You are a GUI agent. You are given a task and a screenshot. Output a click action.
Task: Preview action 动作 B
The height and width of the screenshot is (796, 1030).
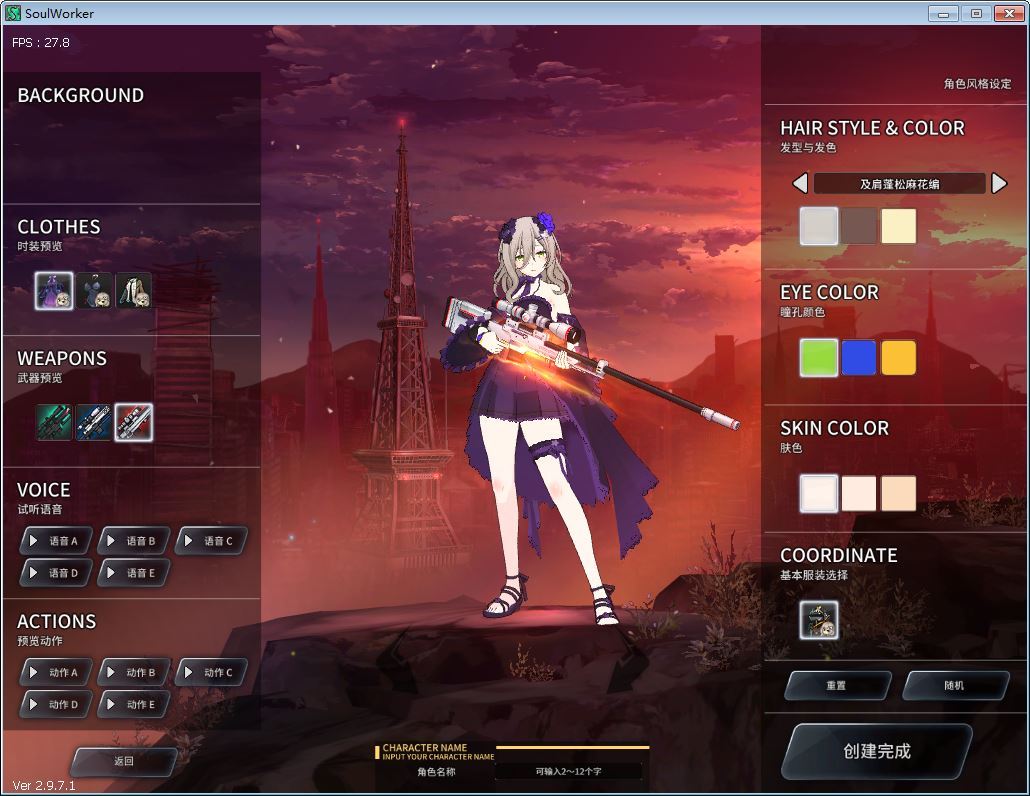133,673
